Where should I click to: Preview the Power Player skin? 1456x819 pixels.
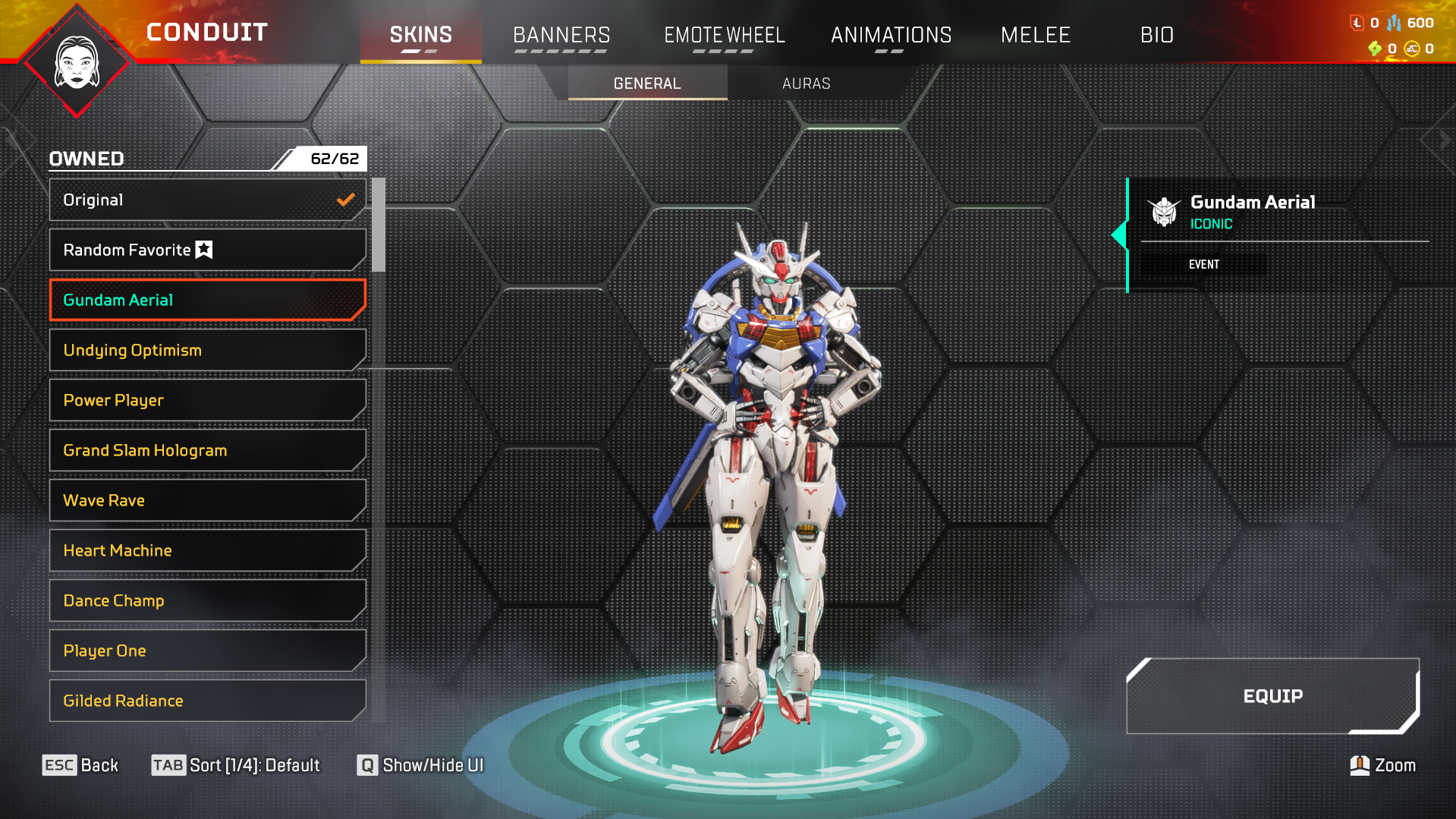point(206,400)
